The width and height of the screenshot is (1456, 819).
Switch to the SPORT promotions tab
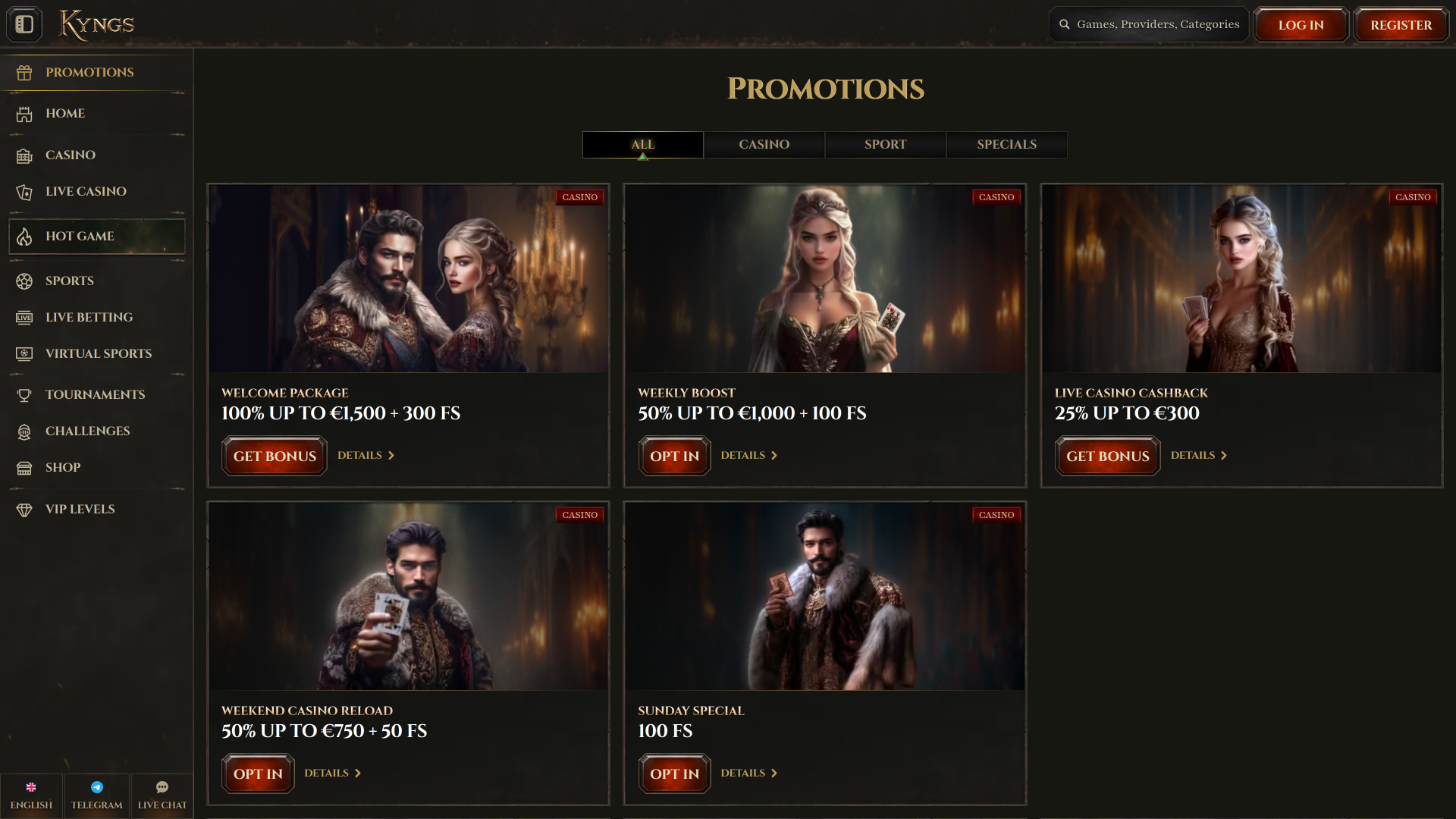tap(884, 144)
